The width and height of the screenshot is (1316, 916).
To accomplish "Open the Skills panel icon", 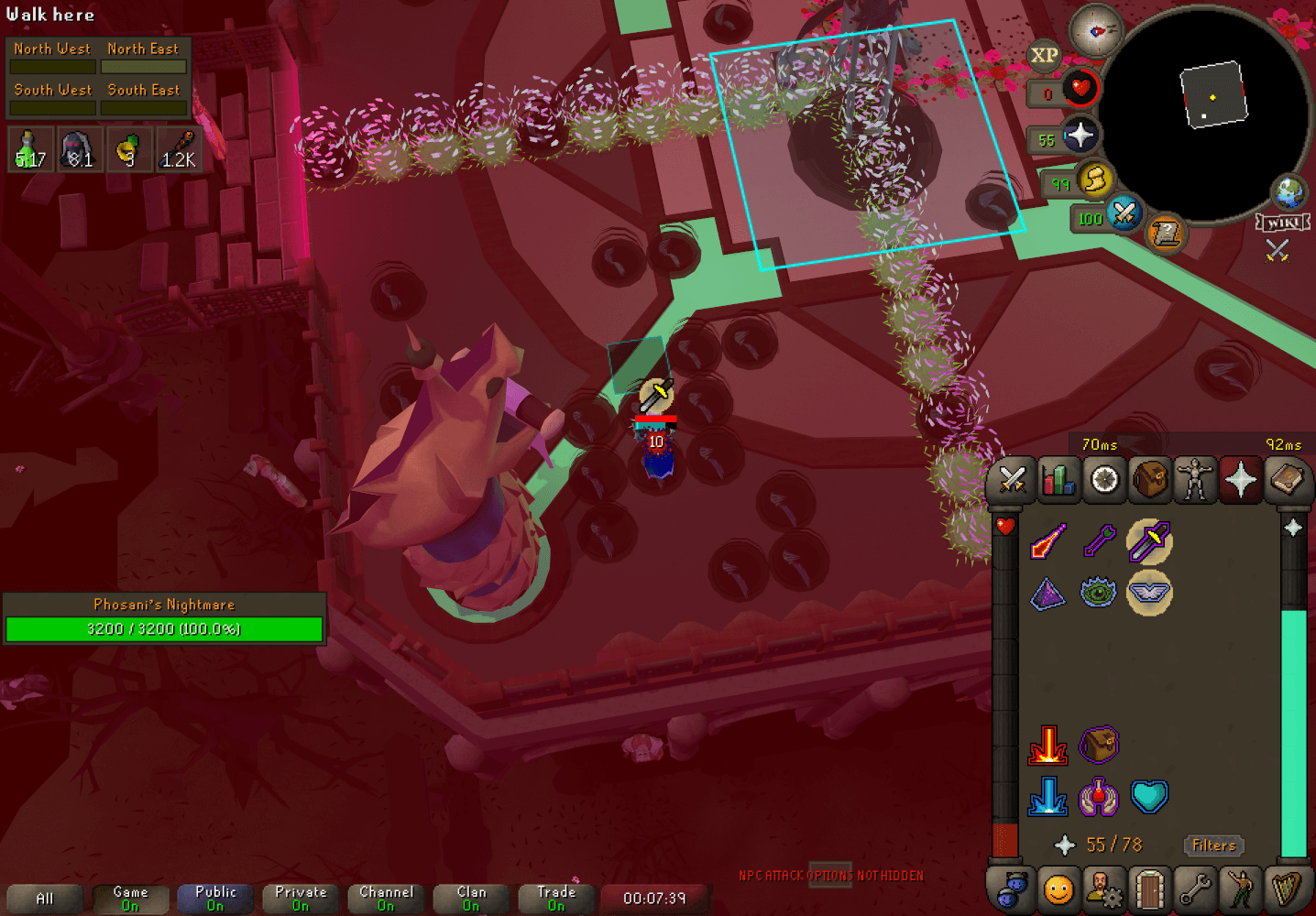I will click(1058, 479).
